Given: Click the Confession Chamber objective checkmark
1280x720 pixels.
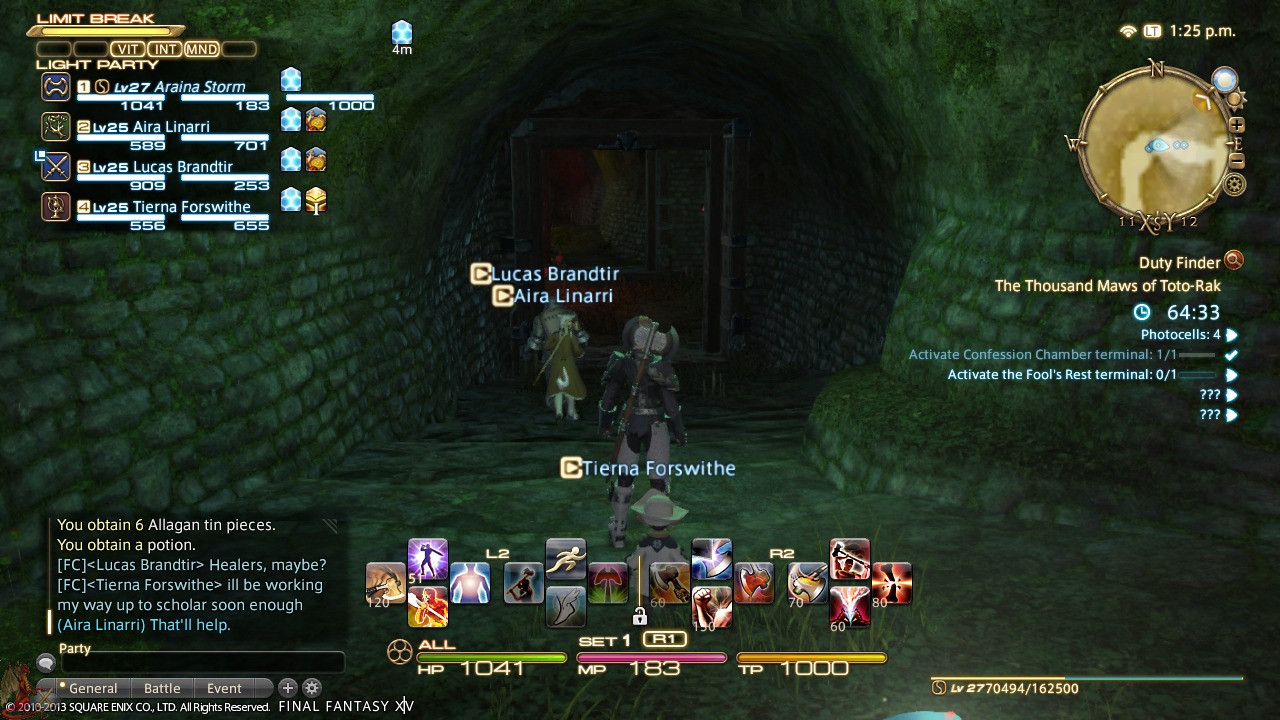Looking at the screenshot, I should coord(1232,354).
